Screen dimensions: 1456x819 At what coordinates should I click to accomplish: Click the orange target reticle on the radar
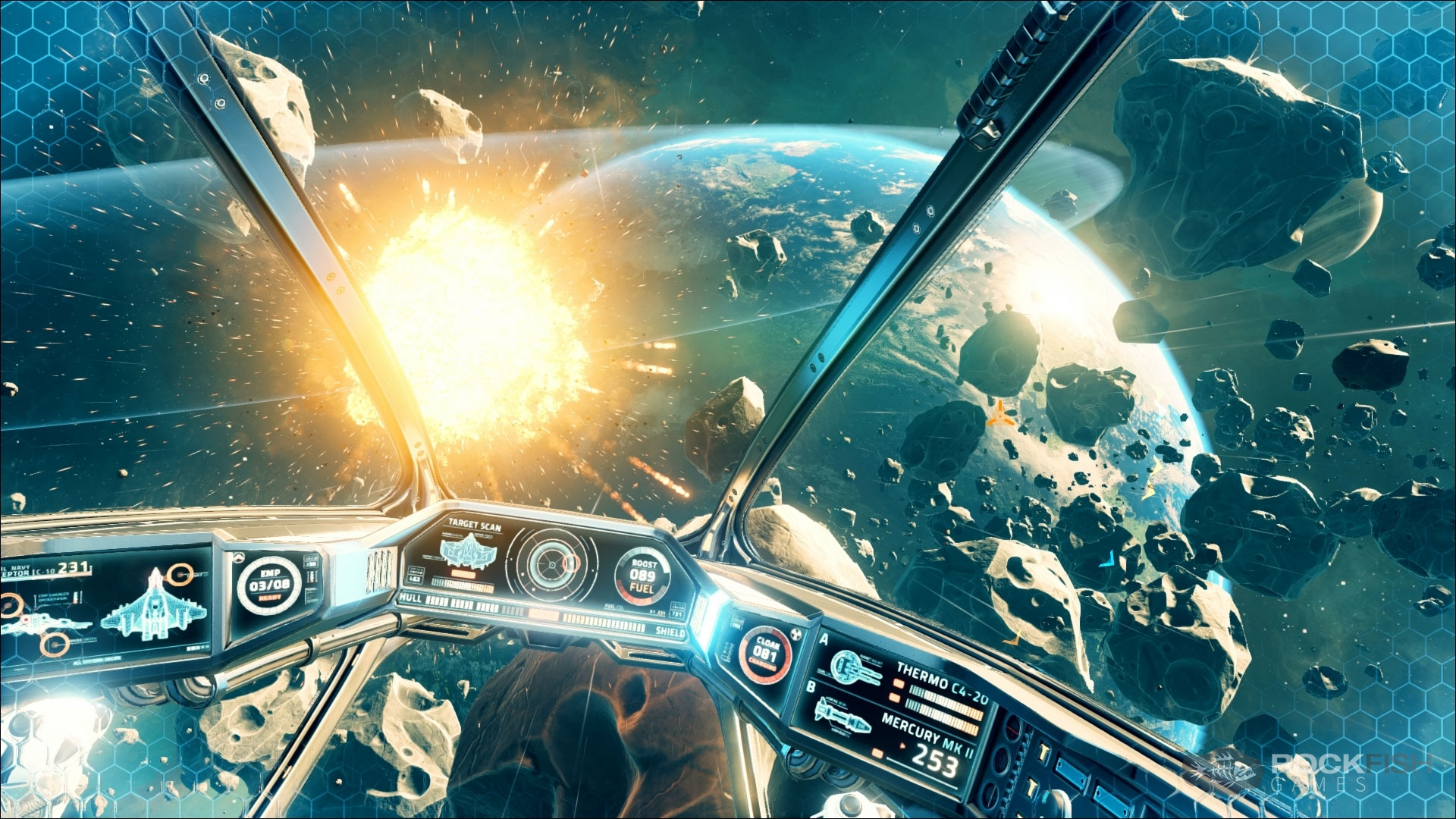[x=570, y=564]
